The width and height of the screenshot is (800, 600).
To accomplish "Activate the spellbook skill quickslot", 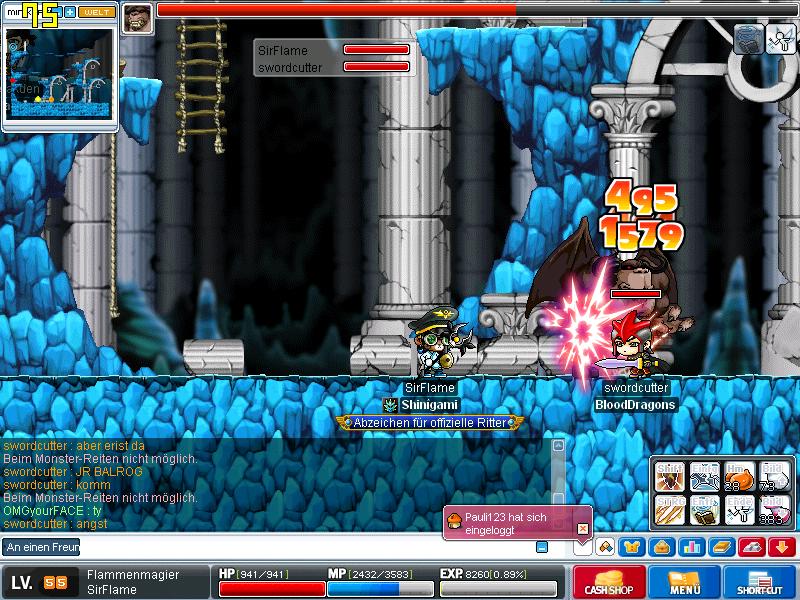I will pyautogui.click(x=704, y=510).
